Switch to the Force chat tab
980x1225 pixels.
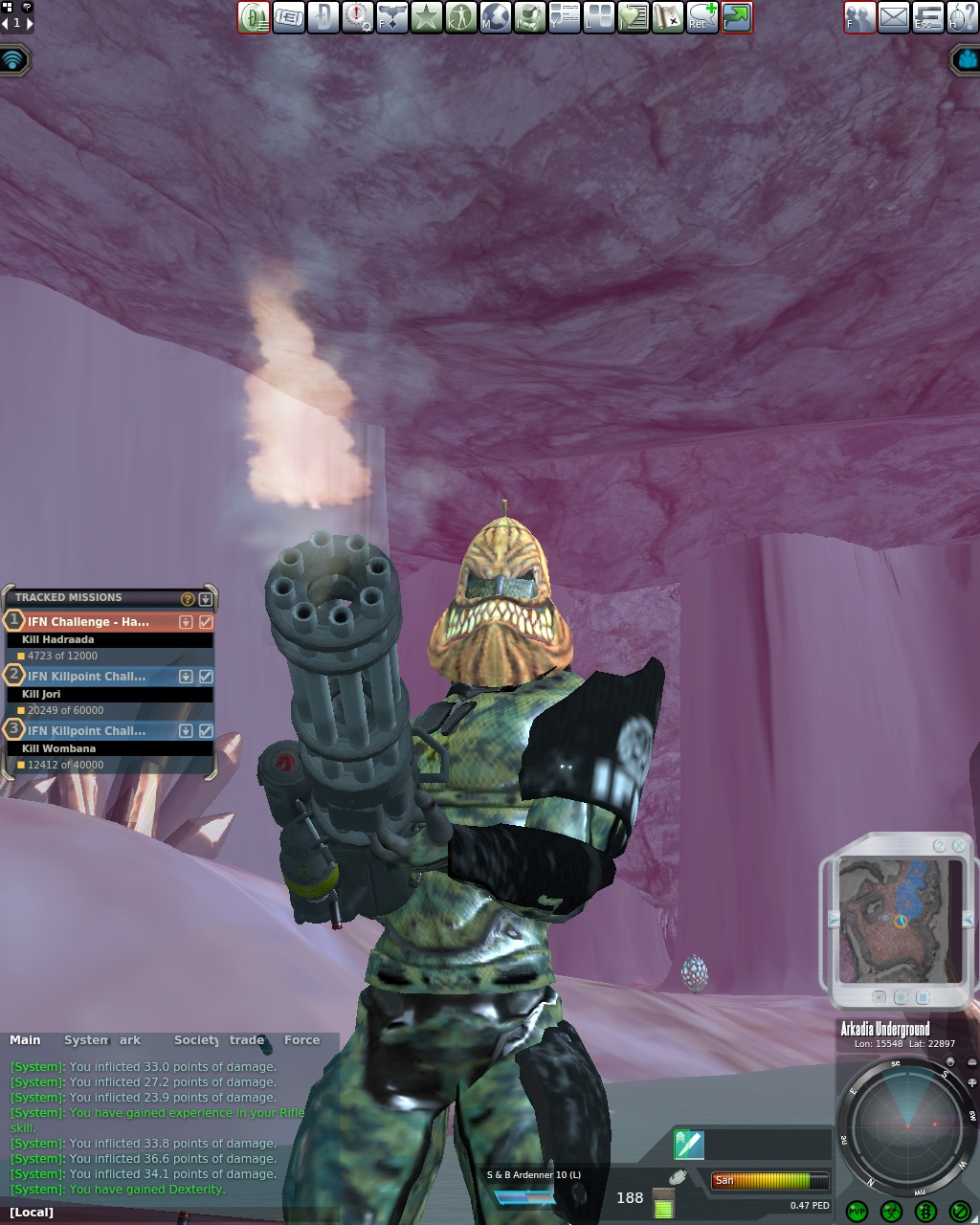pos(301,1040)
